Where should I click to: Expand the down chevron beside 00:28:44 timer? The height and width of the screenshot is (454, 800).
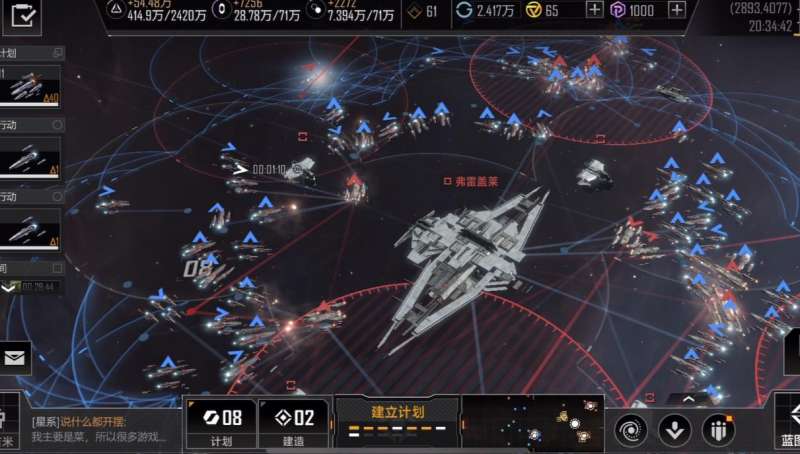[9, 287]
